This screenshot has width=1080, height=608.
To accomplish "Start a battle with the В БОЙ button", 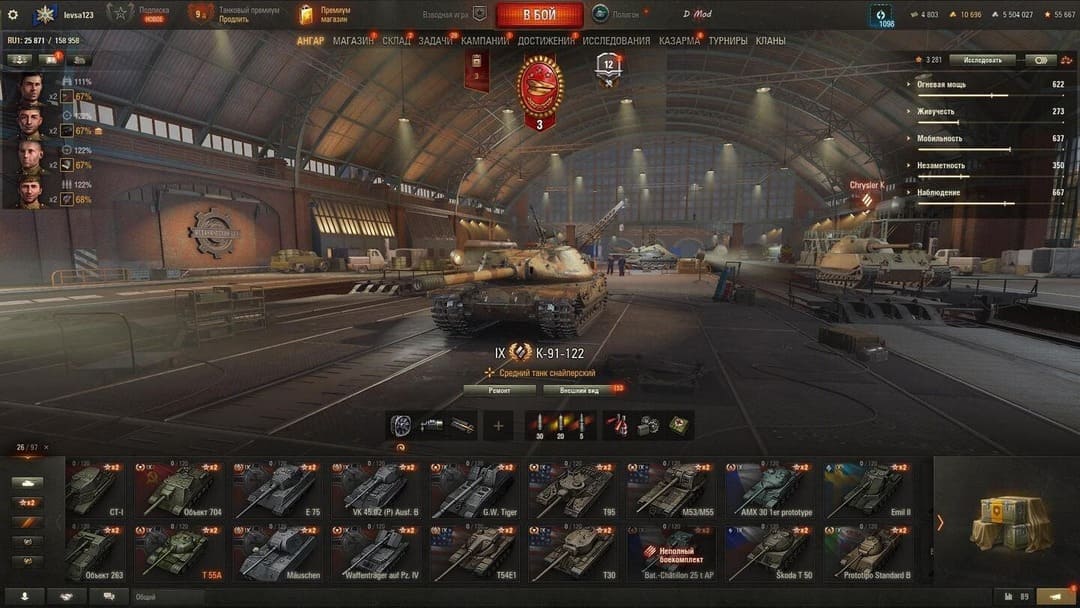I will [x=539, y=15].
